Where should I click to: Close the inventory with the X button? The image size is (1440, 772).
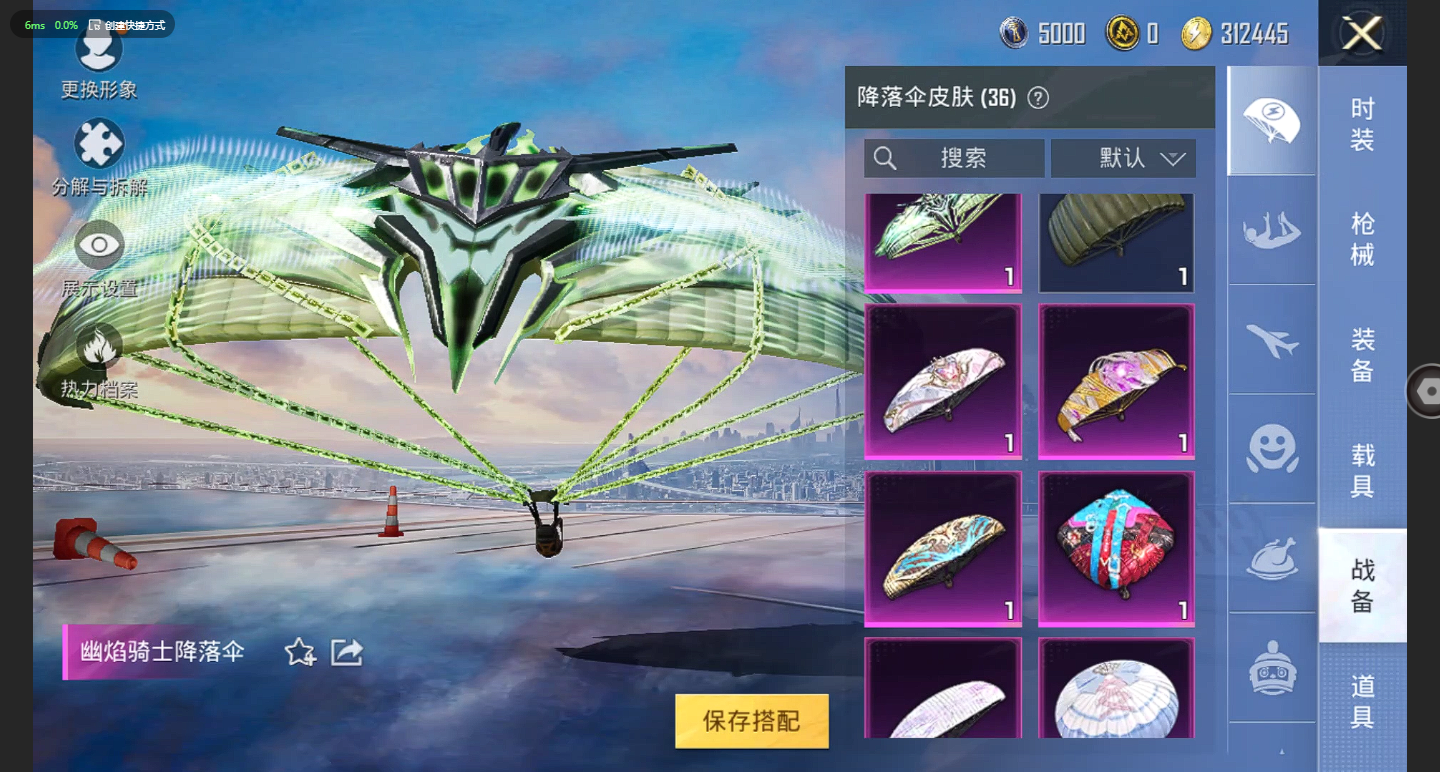pyautogui.click(x=1362, y=34)
